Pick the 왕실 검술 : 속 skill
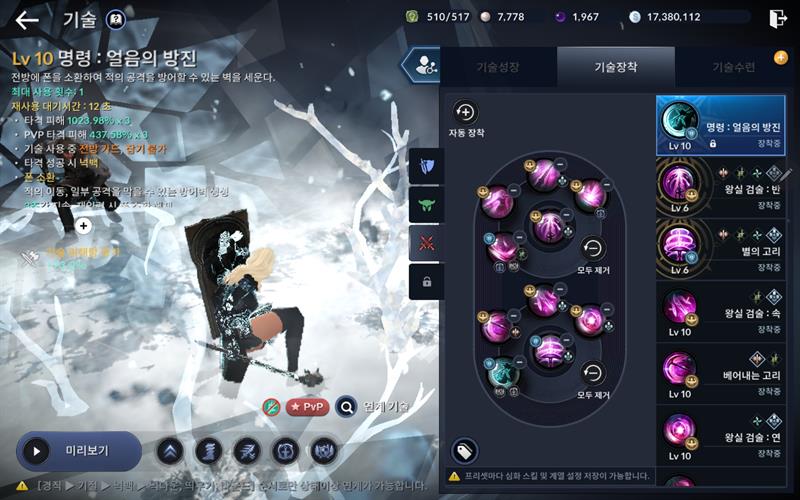Image resolution: width=800 pixels, height=500 pixels. [x=723, y=312]
